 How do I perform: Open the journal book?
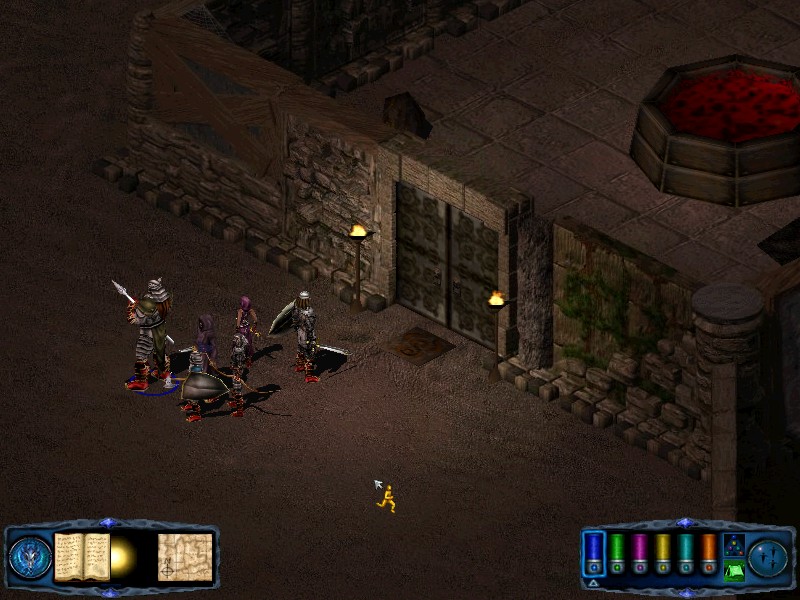82,556
